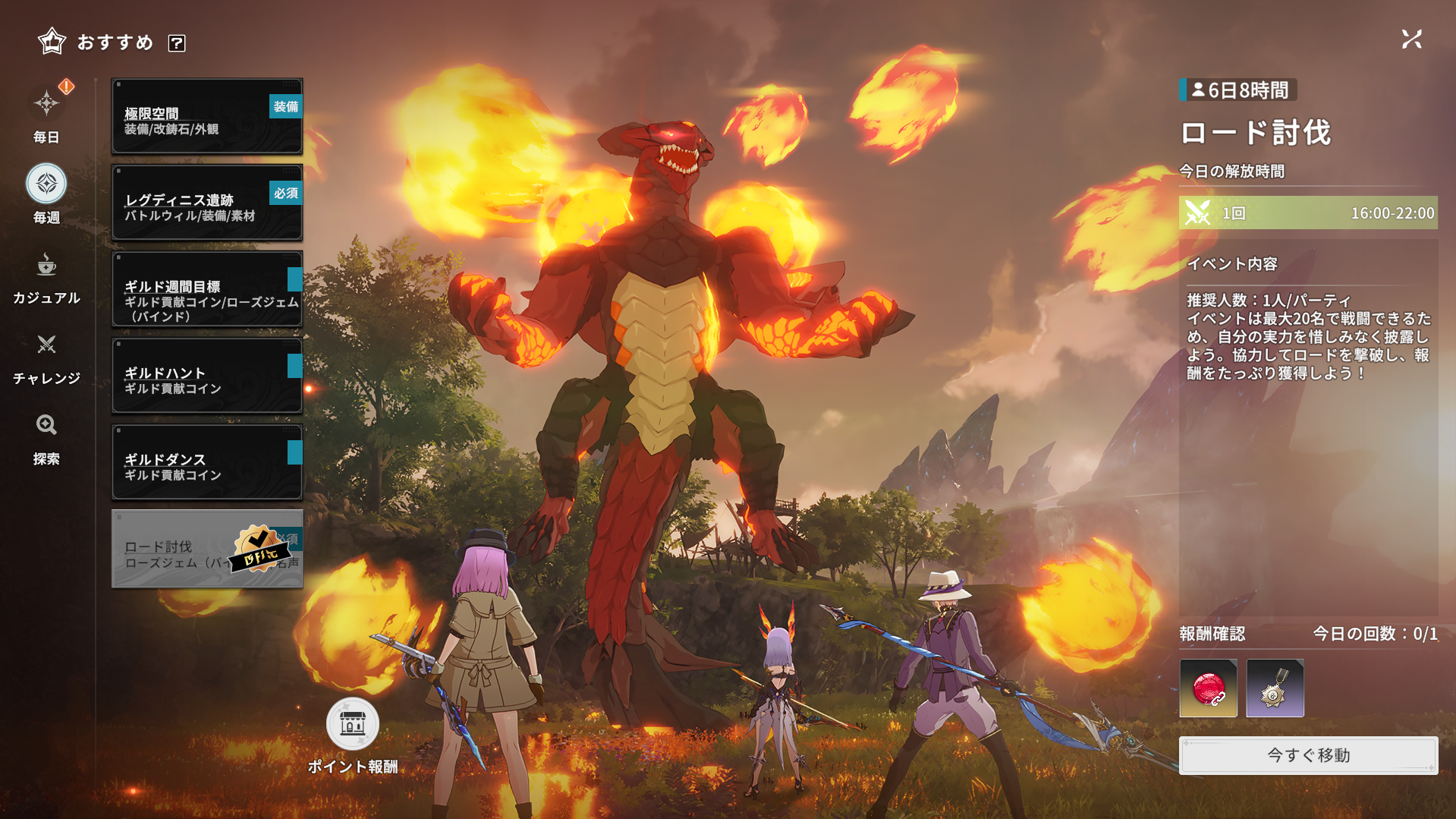Viewport: 1456px width, 819px height.
Task: Inspect the medal reward icon
Action: [x=1275, y=688]
